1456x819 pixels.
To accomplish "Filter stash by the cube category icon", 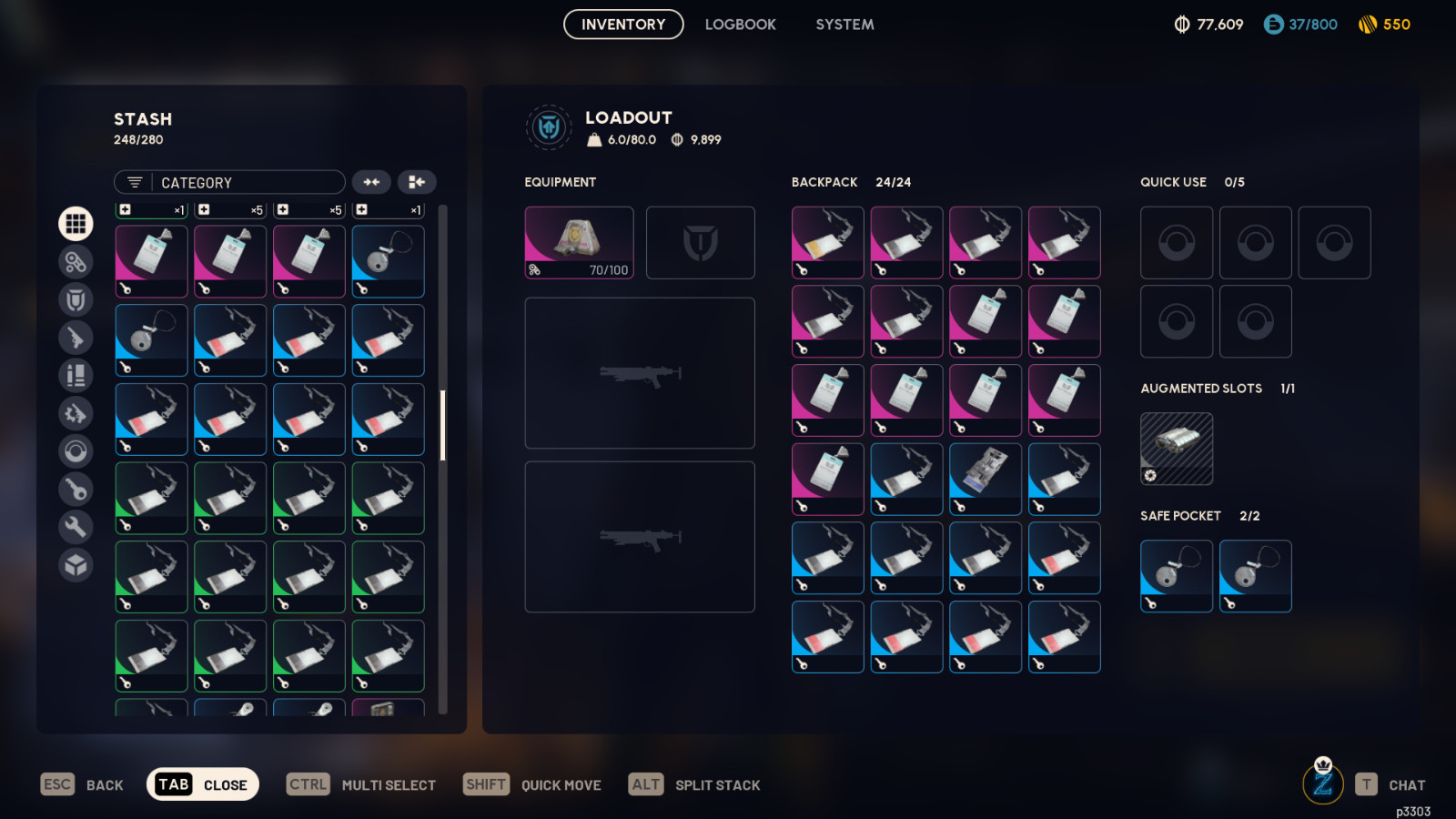I will (76, 565).
